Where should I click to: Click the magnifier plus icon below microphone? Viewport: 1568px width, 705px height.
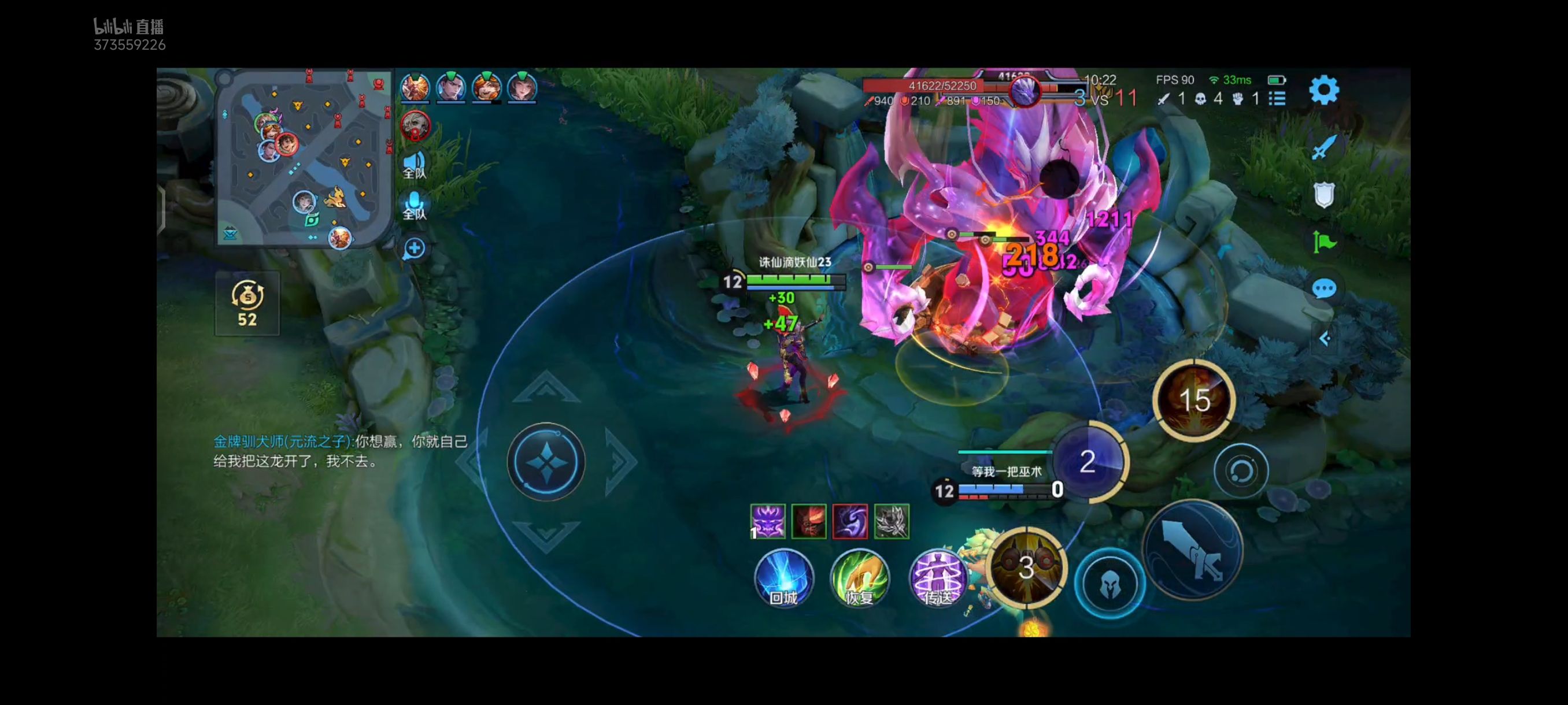(x=415, y=248)
